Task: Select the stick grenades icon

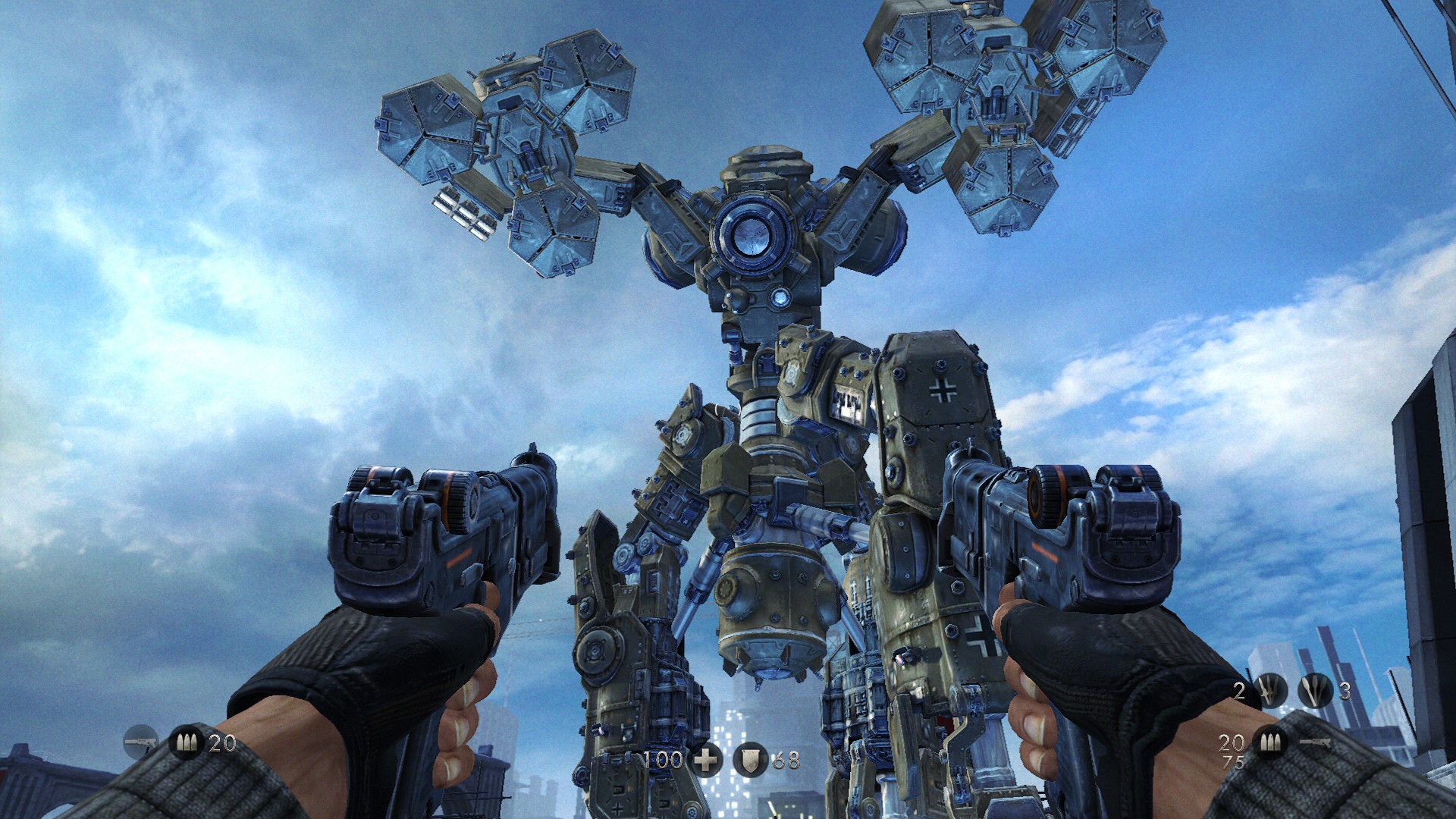Action: click(x=1315, y=690)
